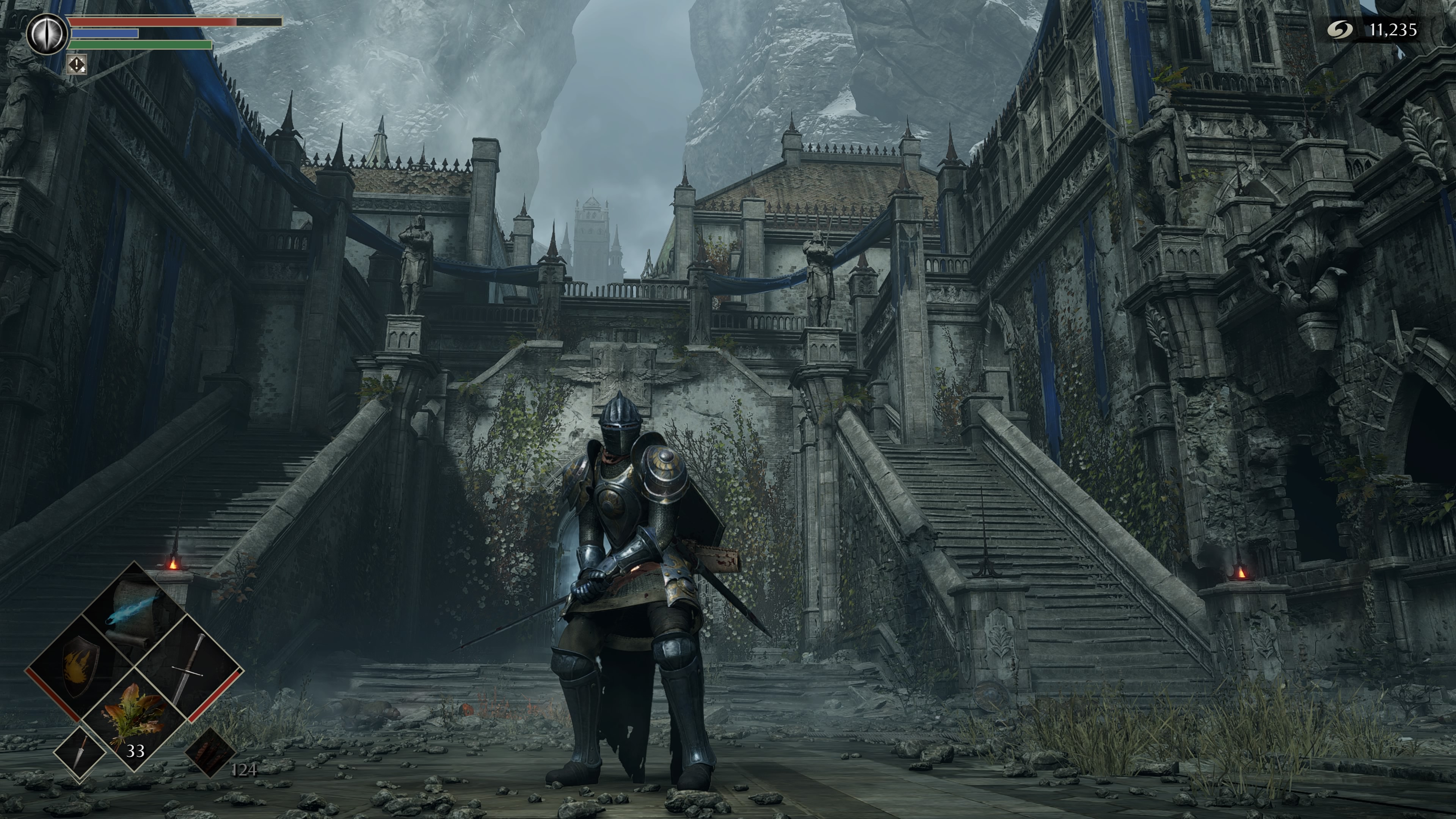This screenshot has height=819, width=1456.
Task: Click the souls swirl icon
Action: coord(1340,30)
